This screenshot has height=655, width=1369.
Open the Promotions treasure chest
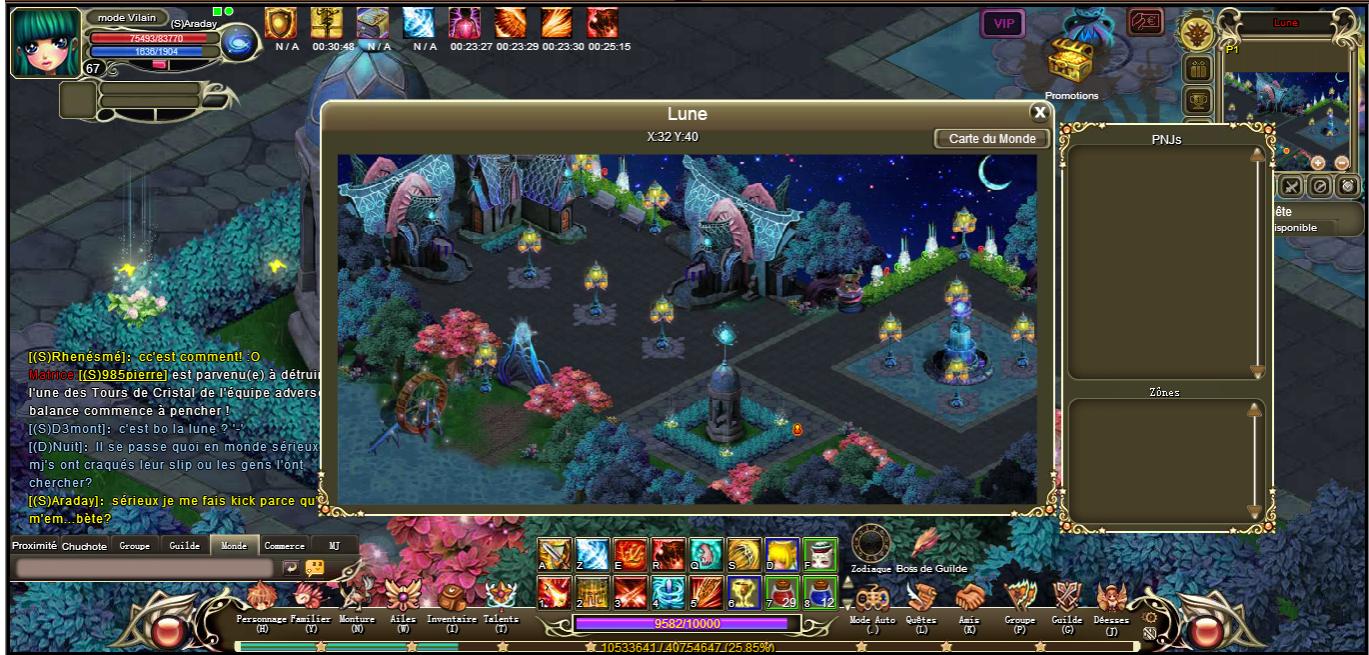(1071, 66)
